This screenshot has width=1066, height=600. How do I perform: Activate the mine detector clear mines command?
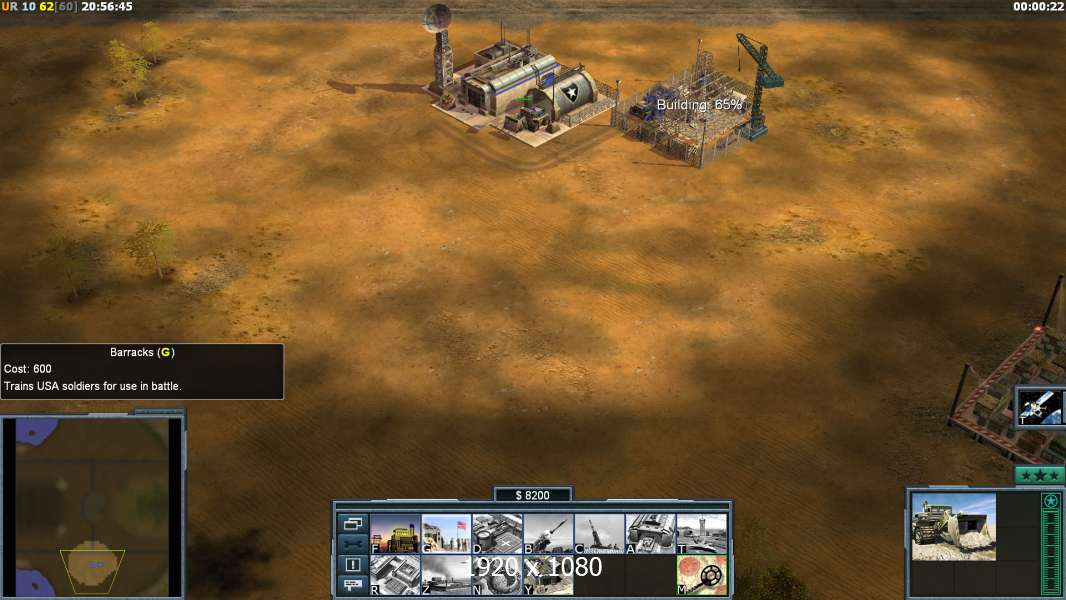(x=701, y=575)
